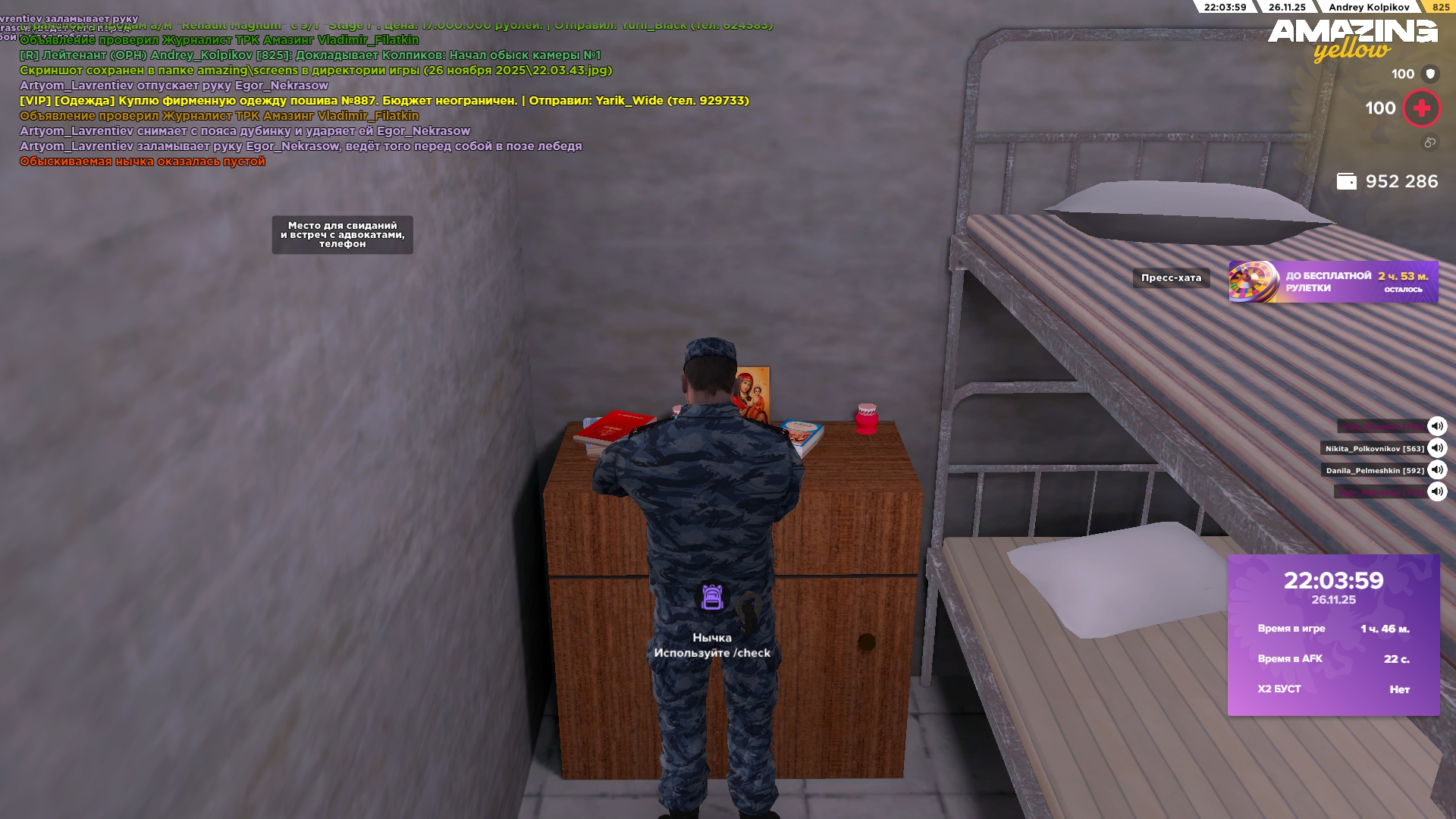Select the VIP clothing ad chat line

384,101
